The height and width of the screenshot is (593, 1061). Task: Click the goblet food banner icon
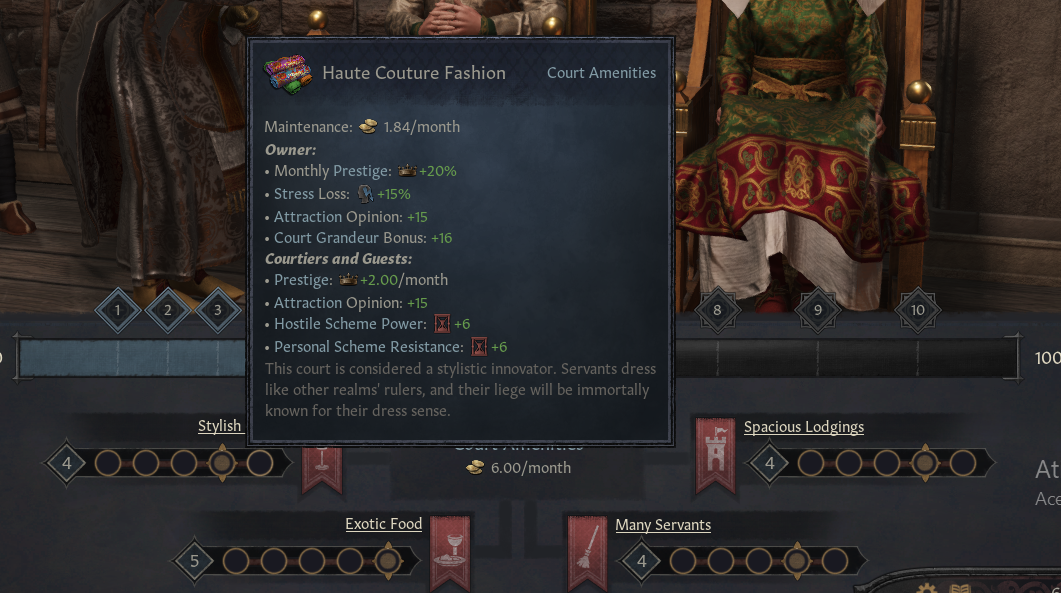(x=450, y=552)
